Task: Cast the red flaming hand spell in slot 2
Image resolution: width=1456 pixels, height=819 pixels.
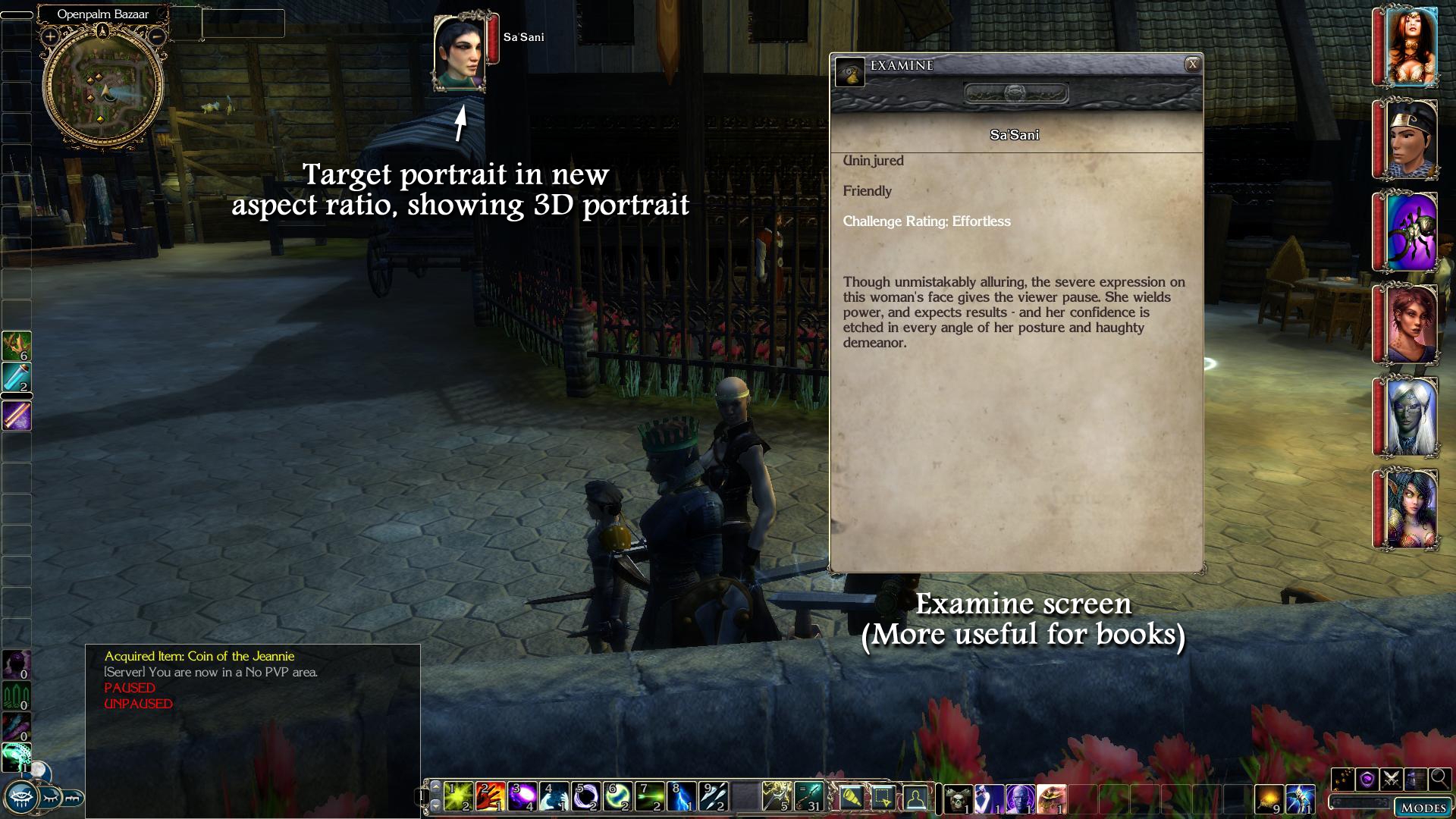Action: pos(491,797)
